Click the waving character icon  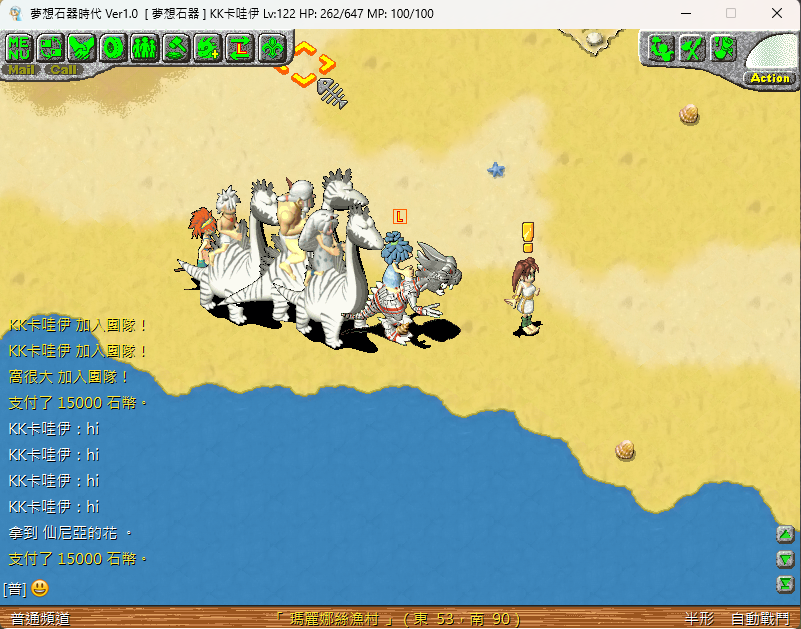pos(661,48)
